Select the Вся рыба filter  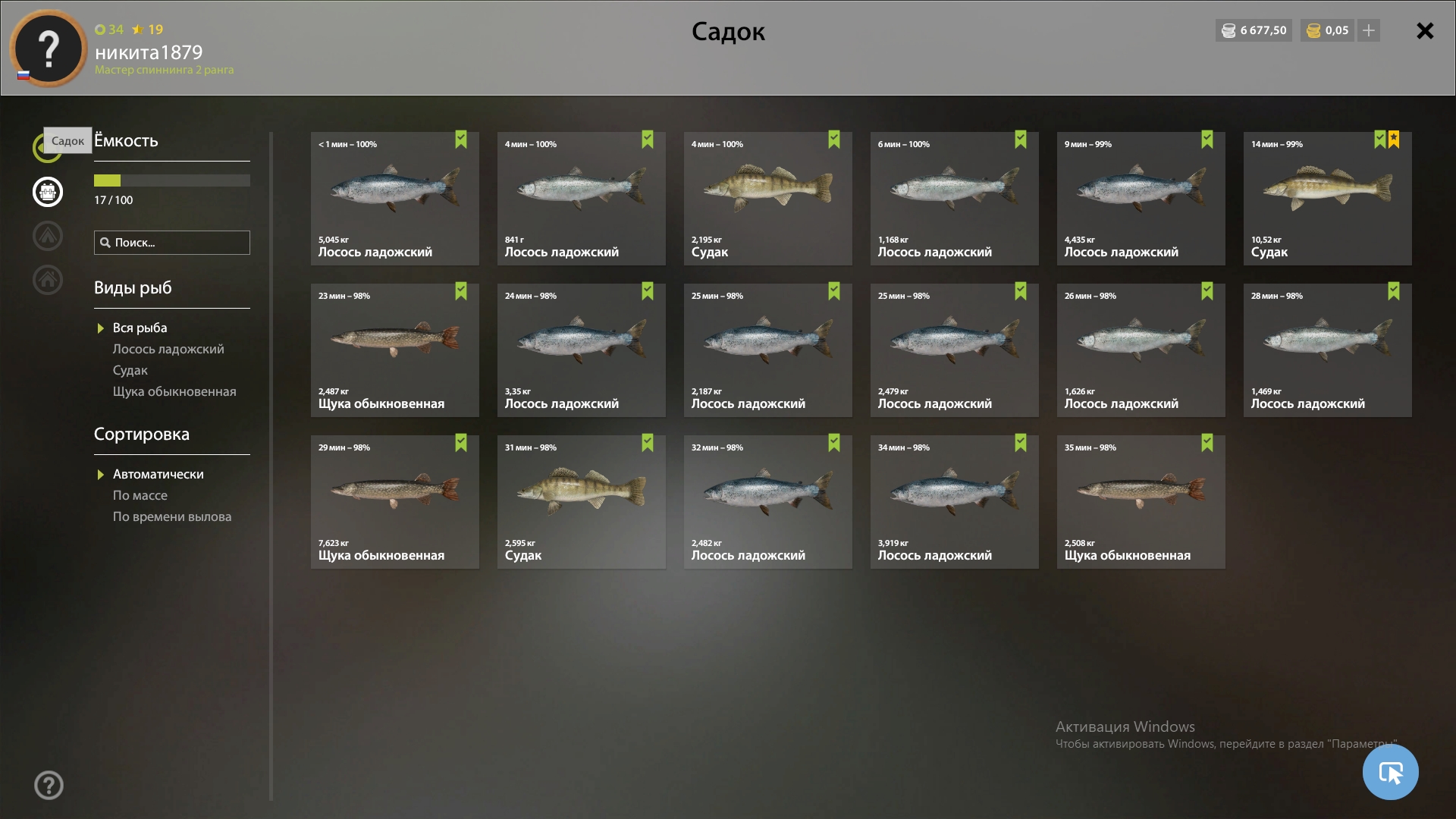pyautogui.click(x=140, y=328)
